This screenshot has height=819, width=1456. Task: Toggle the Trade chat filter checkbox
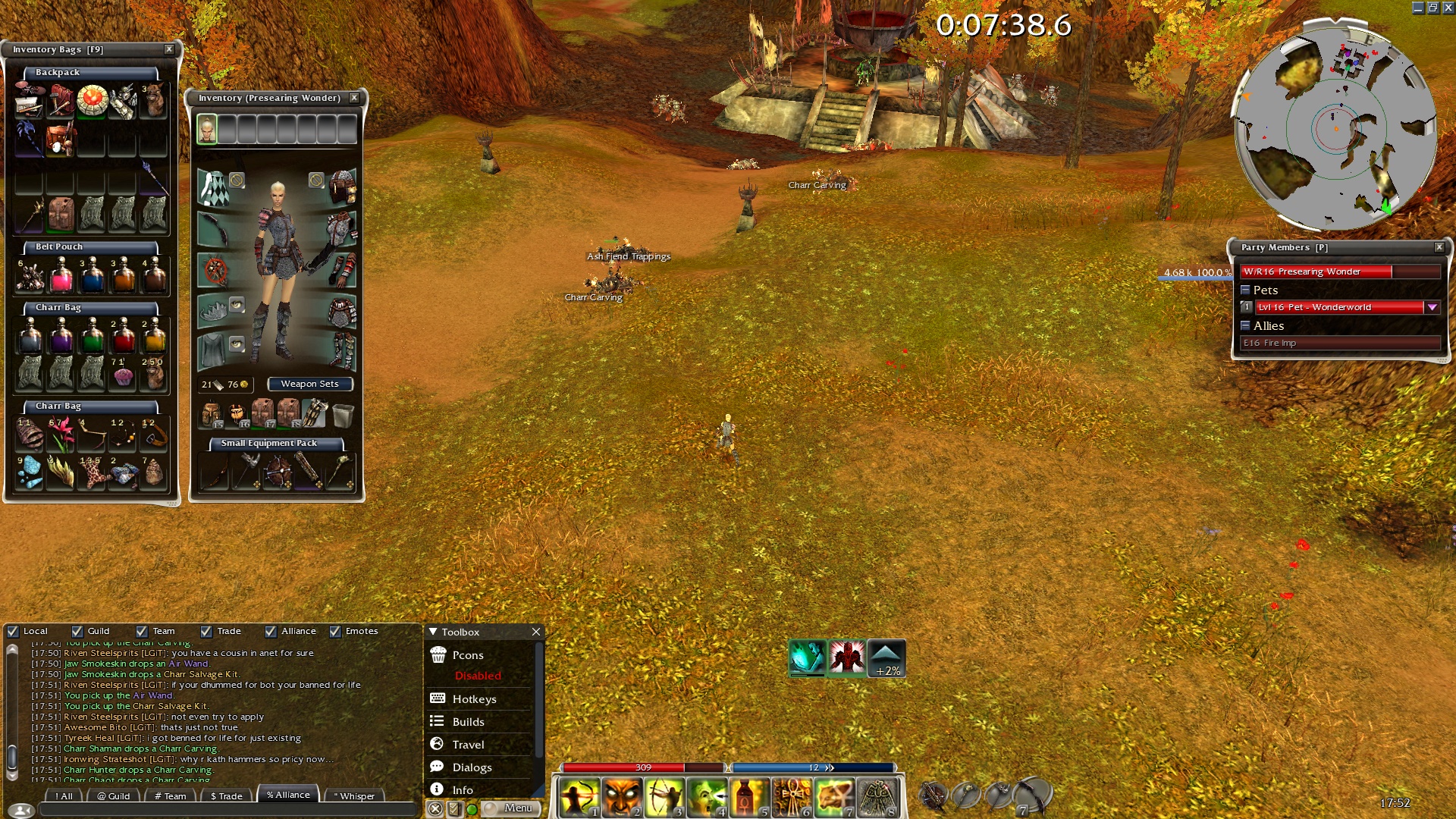click(x=206, y=632)
